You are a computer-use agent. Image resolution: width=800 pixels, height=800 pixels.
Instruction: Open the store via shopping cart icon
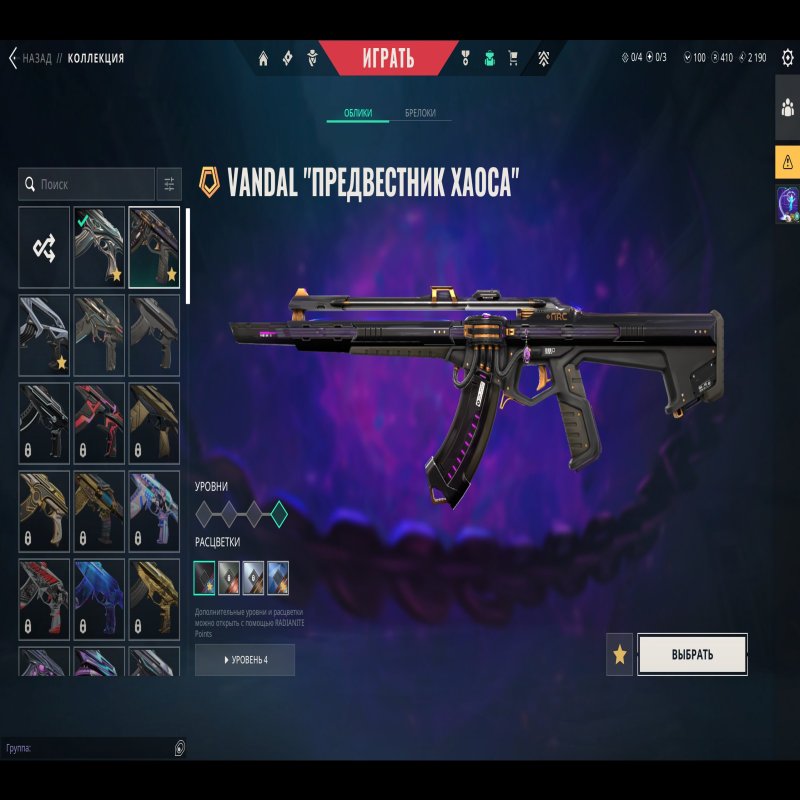[x=513, y=58]
